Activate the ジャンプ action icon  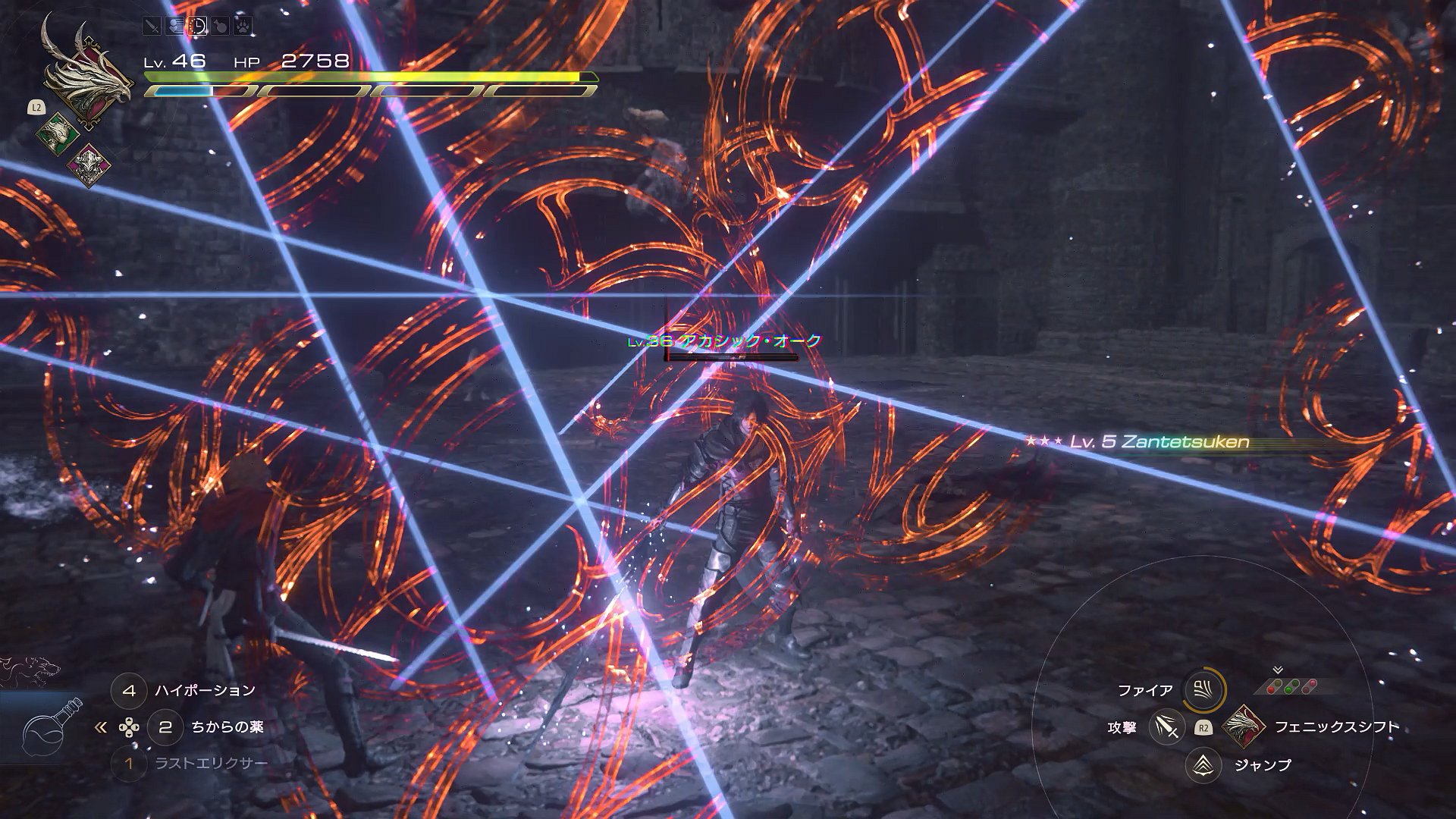tap(1203, 765)
